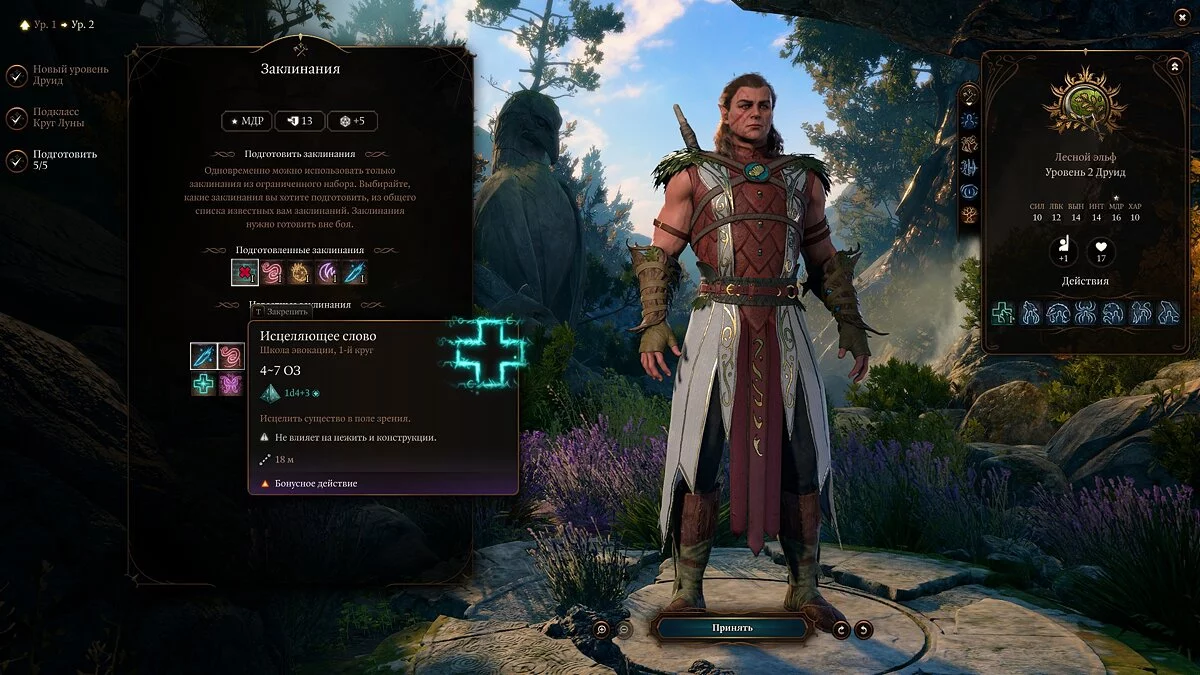
Task: Select the prepared red cross spell
Action: (x=245, y=272)
